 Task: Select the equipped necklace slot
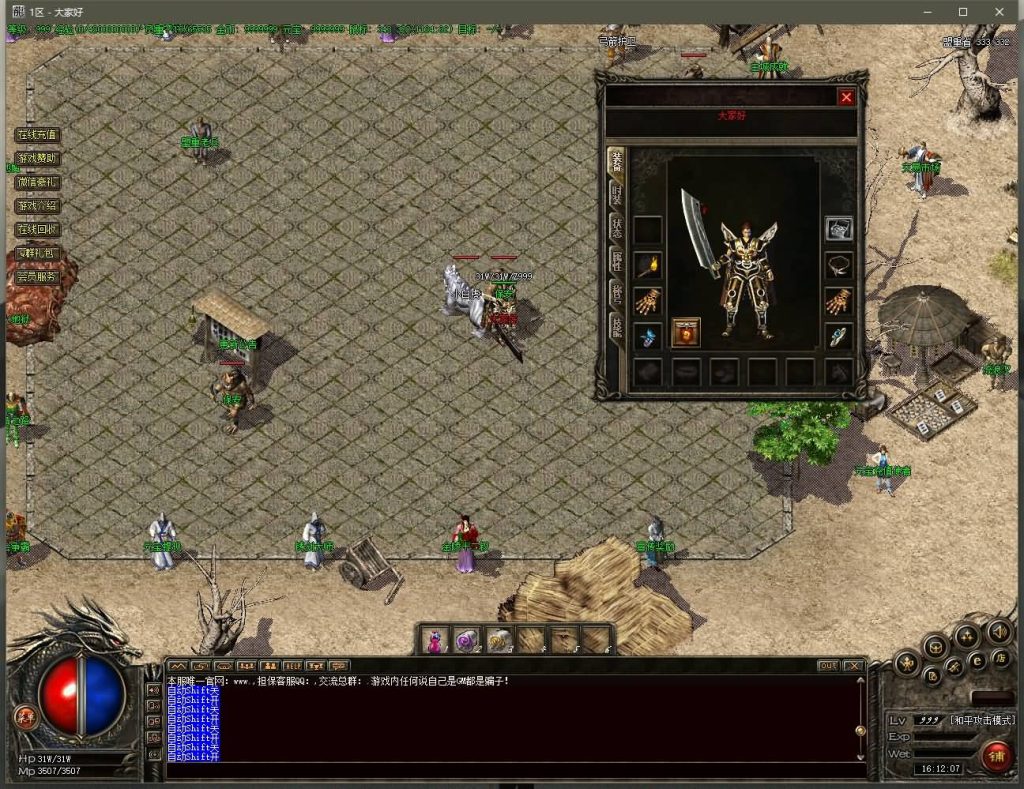point(838,266)
